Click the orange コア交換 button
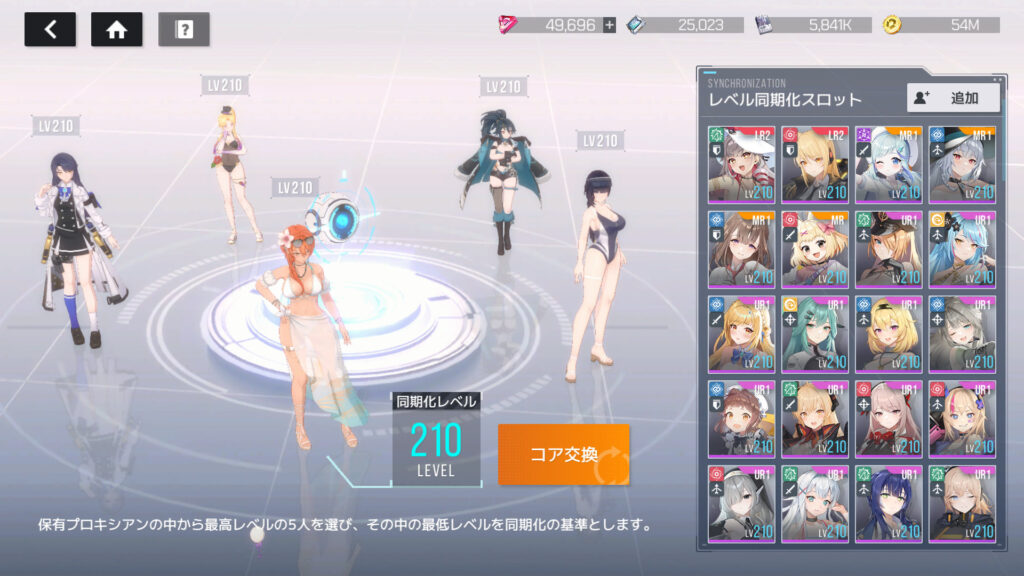 coord(564,454)
